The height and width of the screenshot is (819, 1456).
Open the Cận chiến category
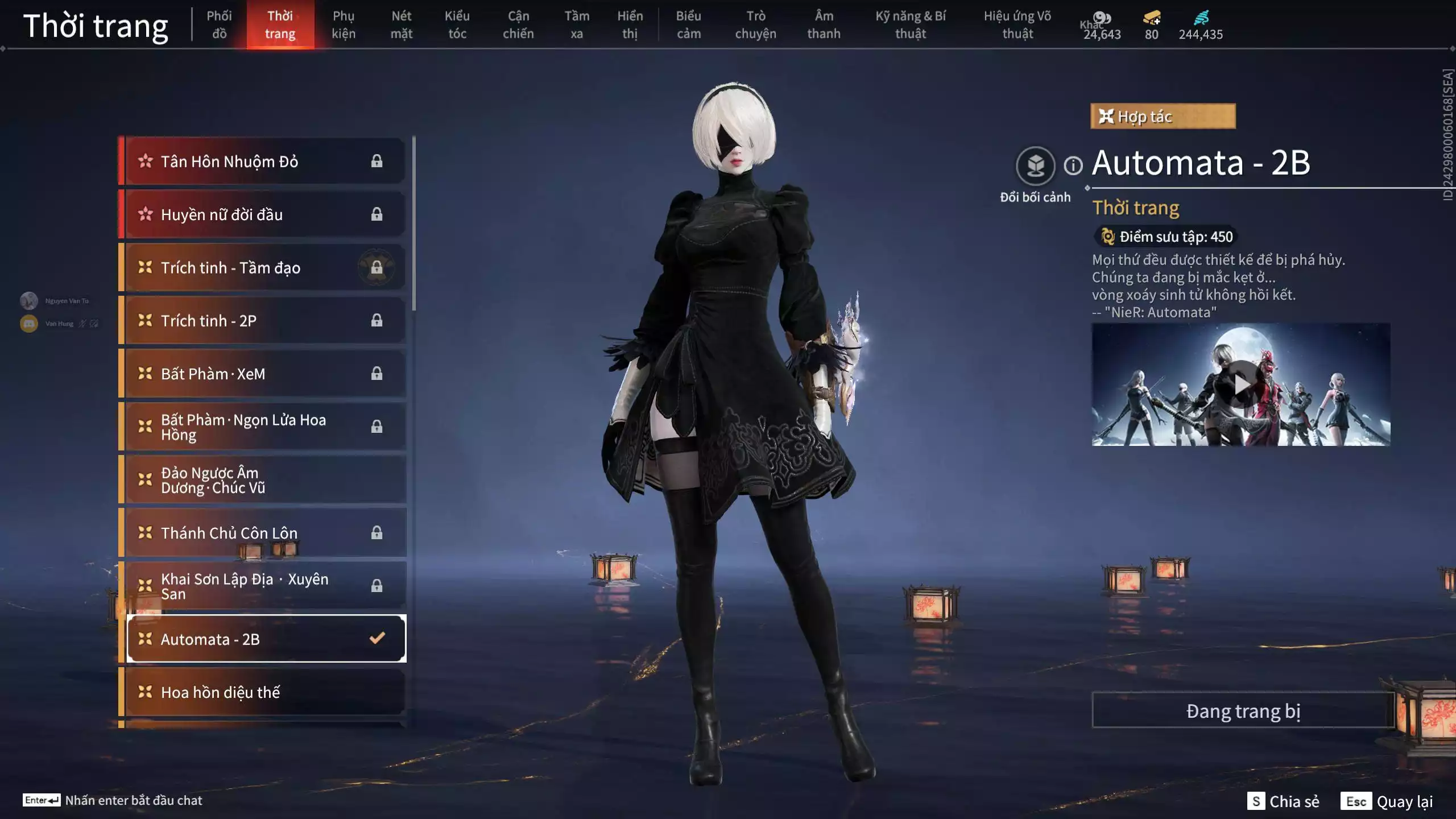[518, 24]
